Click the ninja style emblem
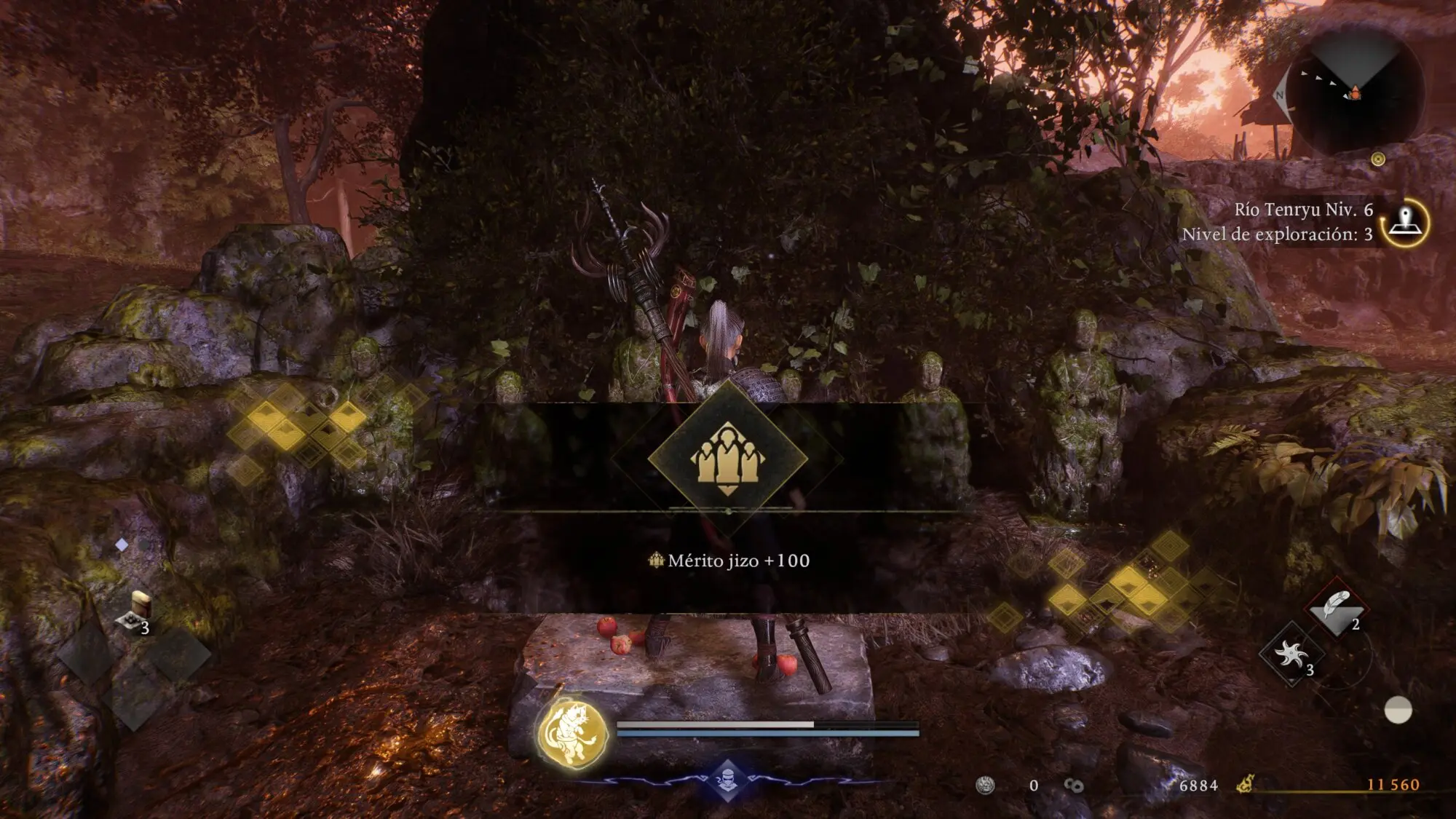1456x819 pixels. pos(727,779)
